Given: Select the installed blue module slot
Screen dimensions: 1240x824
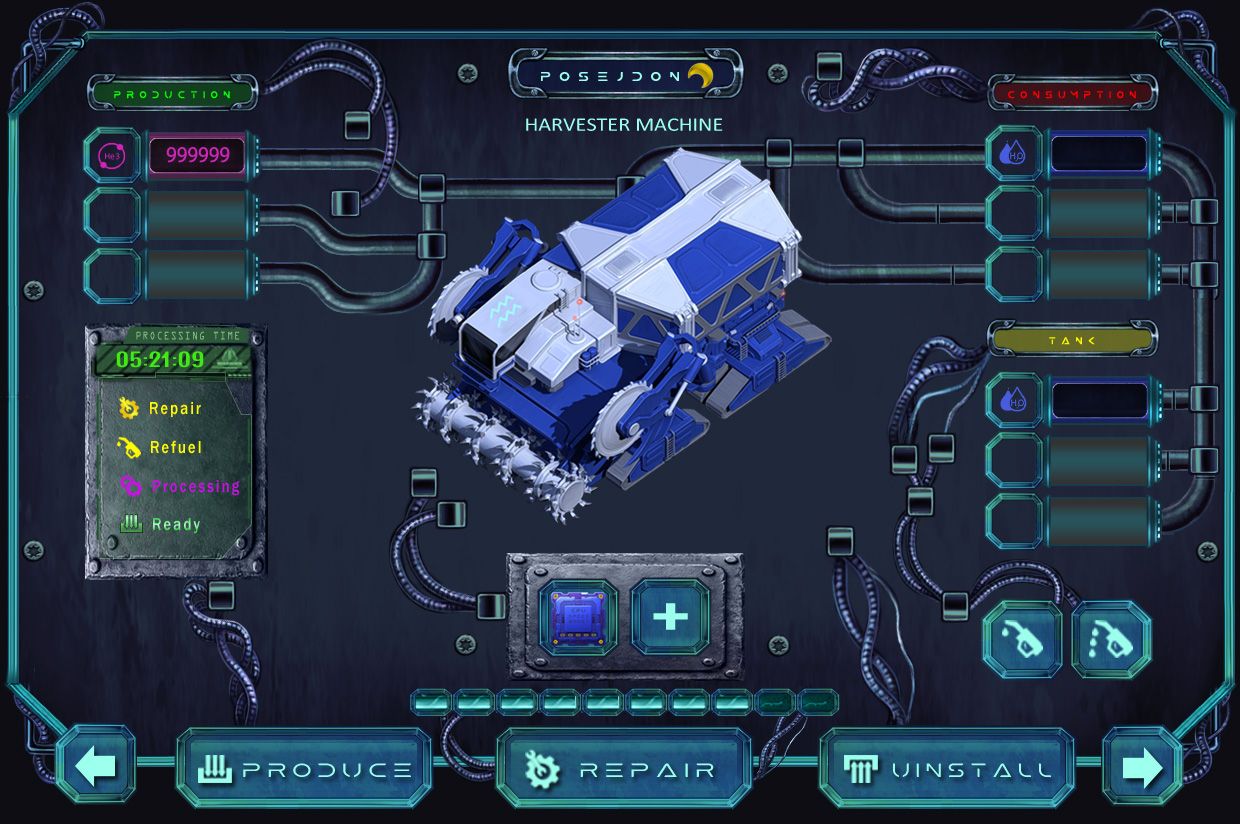Looking at the screenshot, I should (x=578, y=617).
